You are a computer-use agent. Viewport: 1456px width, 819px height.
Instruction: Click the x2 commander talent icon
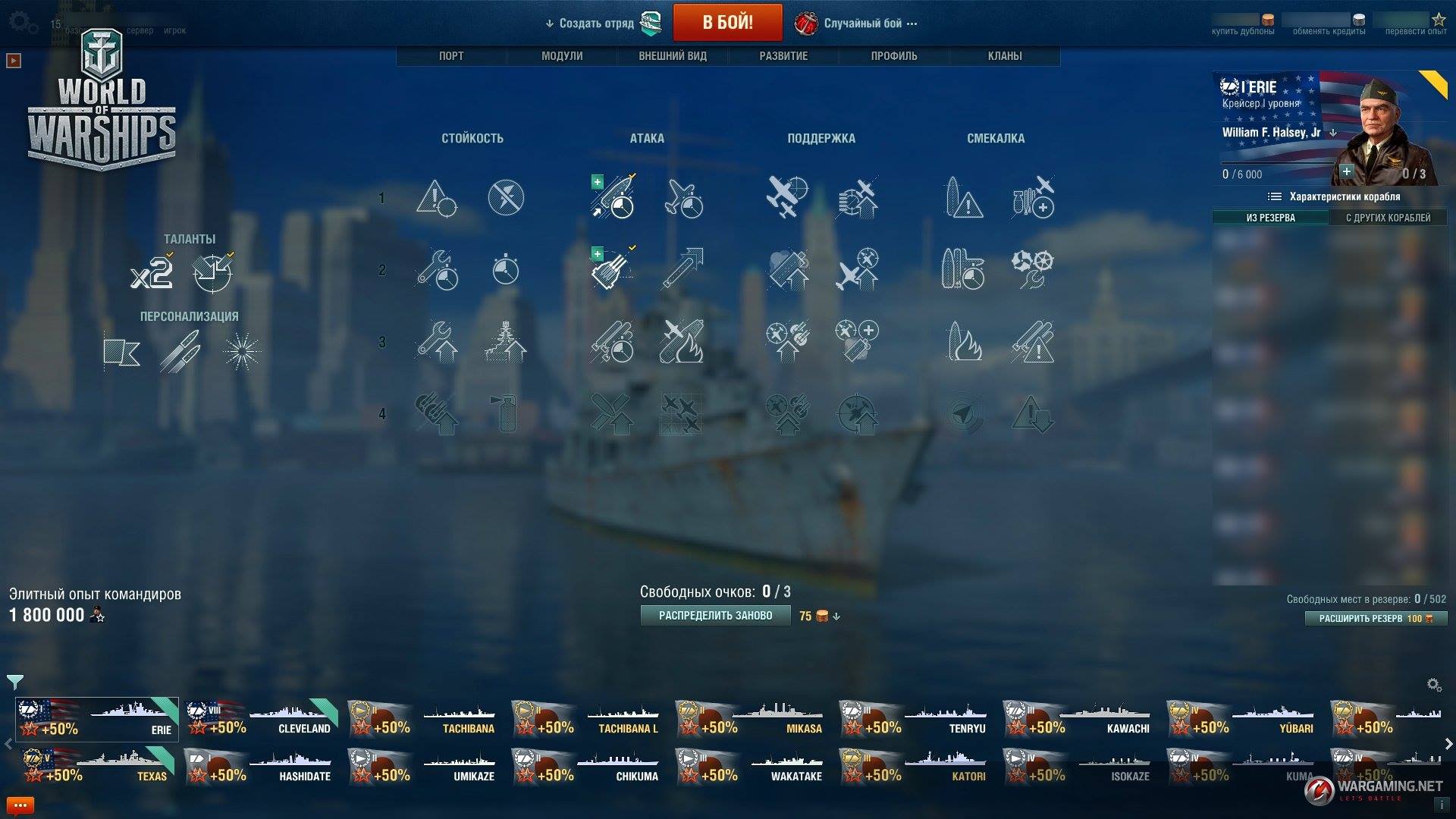click(151, 272)
